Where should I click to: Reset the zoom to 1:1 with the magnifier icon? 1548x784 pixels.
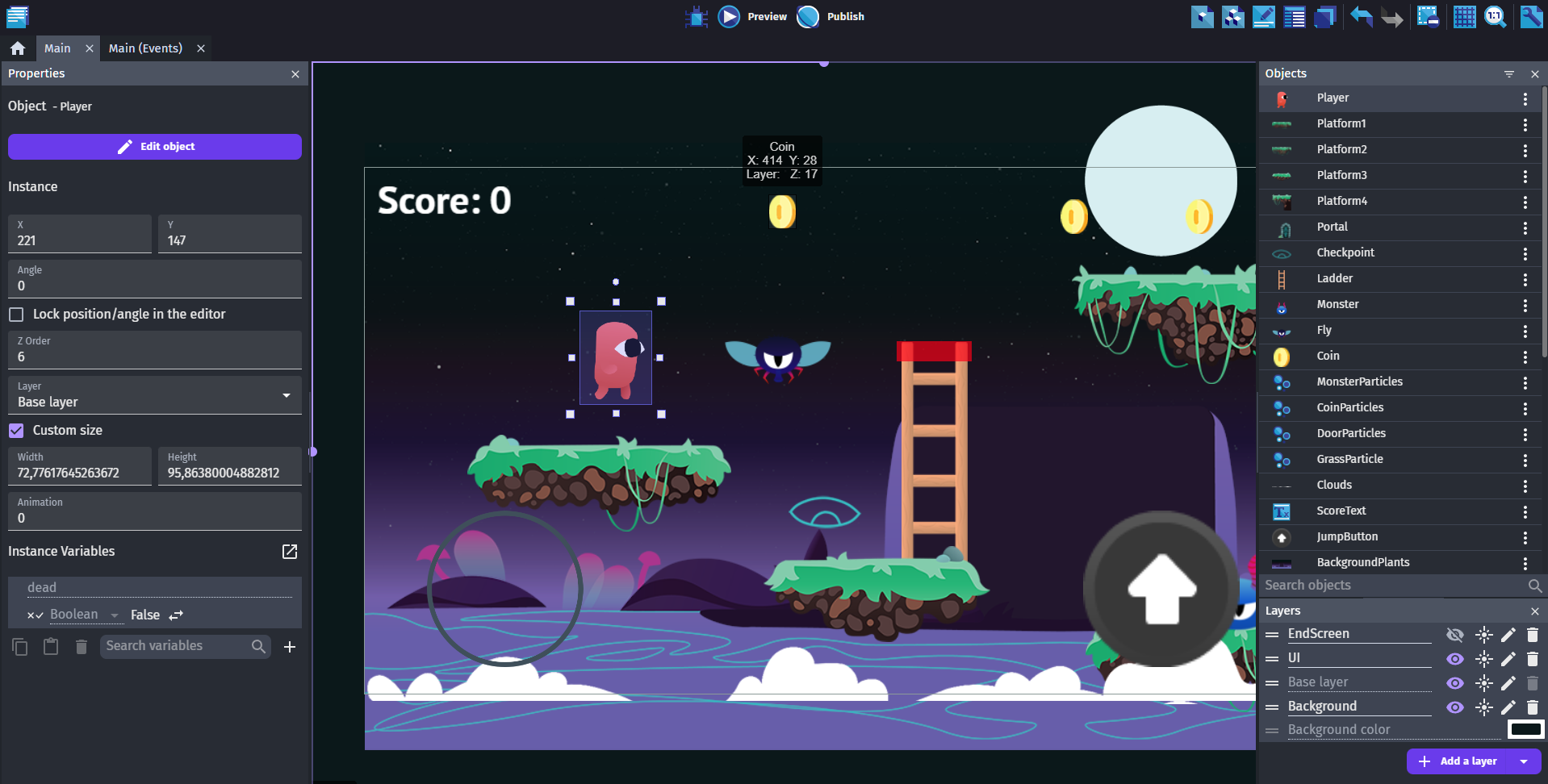click(x=1495, y=16)
